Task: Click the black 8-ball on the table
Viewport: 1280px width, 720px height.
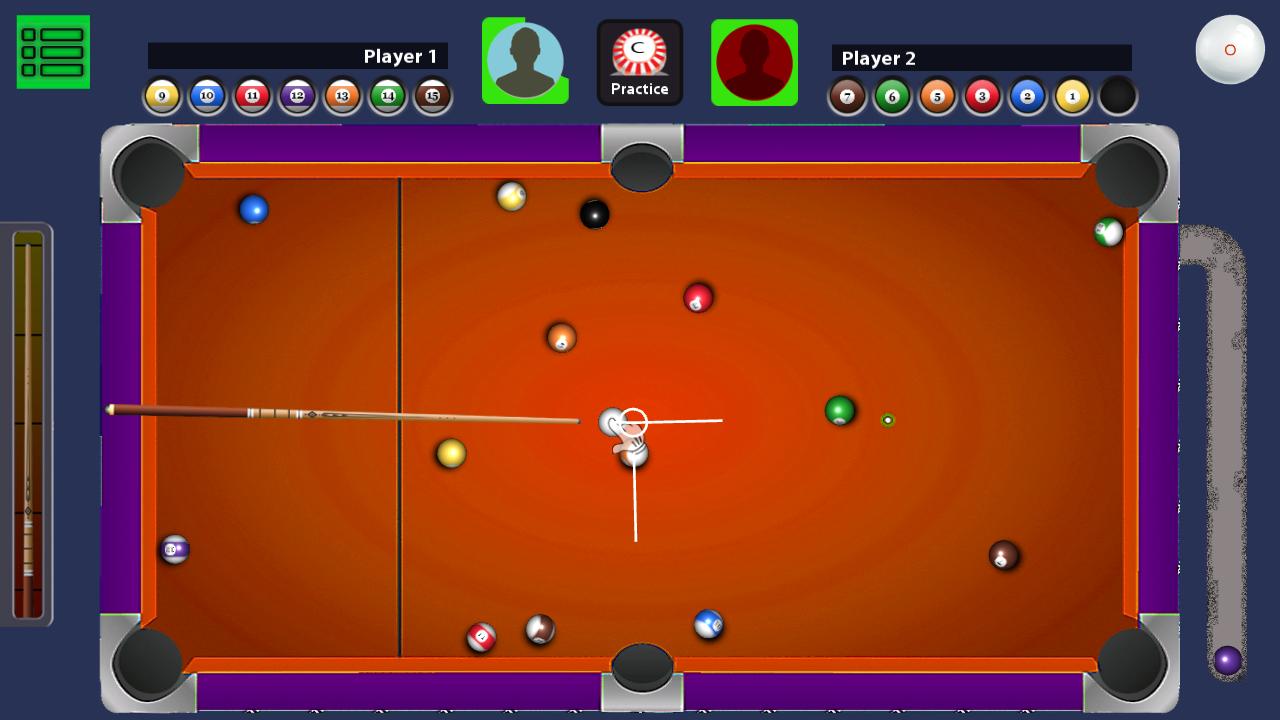Action: coord(594,216)
